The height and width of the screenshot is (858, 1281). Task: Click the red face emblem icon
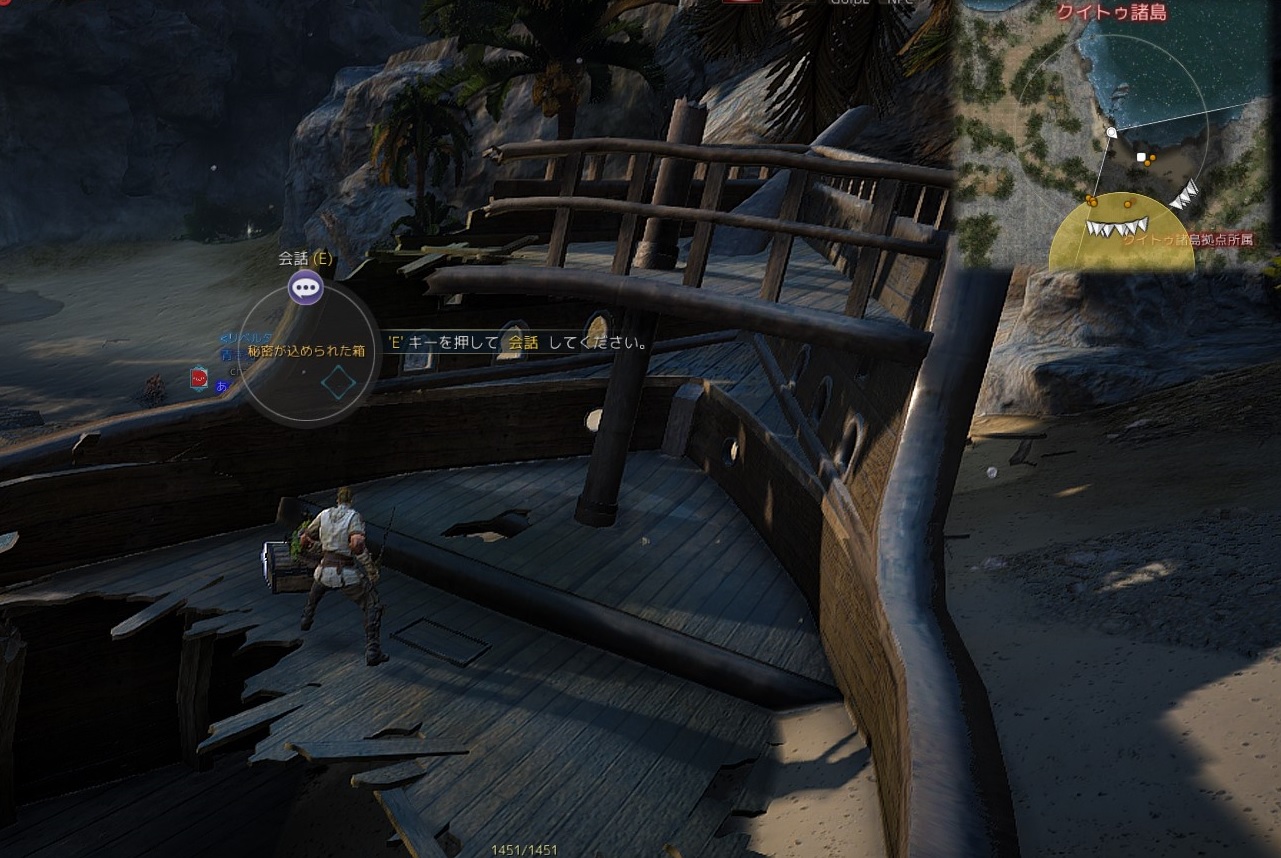[x=198, y=378]
